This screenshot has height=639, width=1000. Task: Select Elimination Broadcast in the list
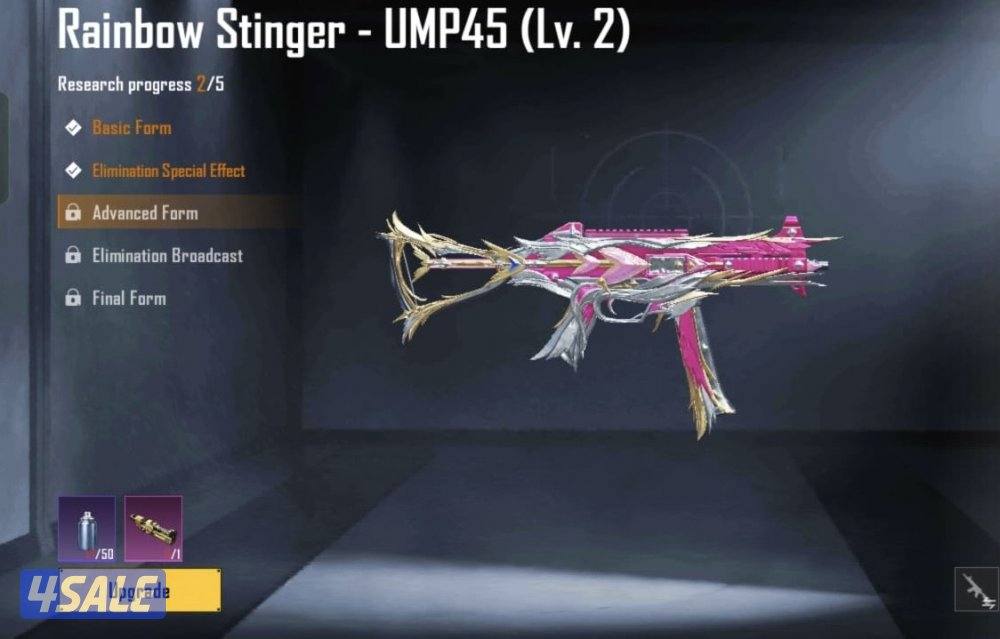[x=167, y=256]
